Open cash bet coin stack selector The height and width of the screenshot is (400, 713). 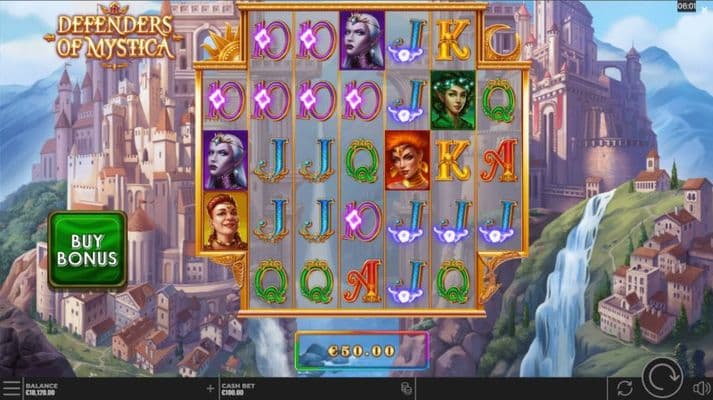pos(407,388)
